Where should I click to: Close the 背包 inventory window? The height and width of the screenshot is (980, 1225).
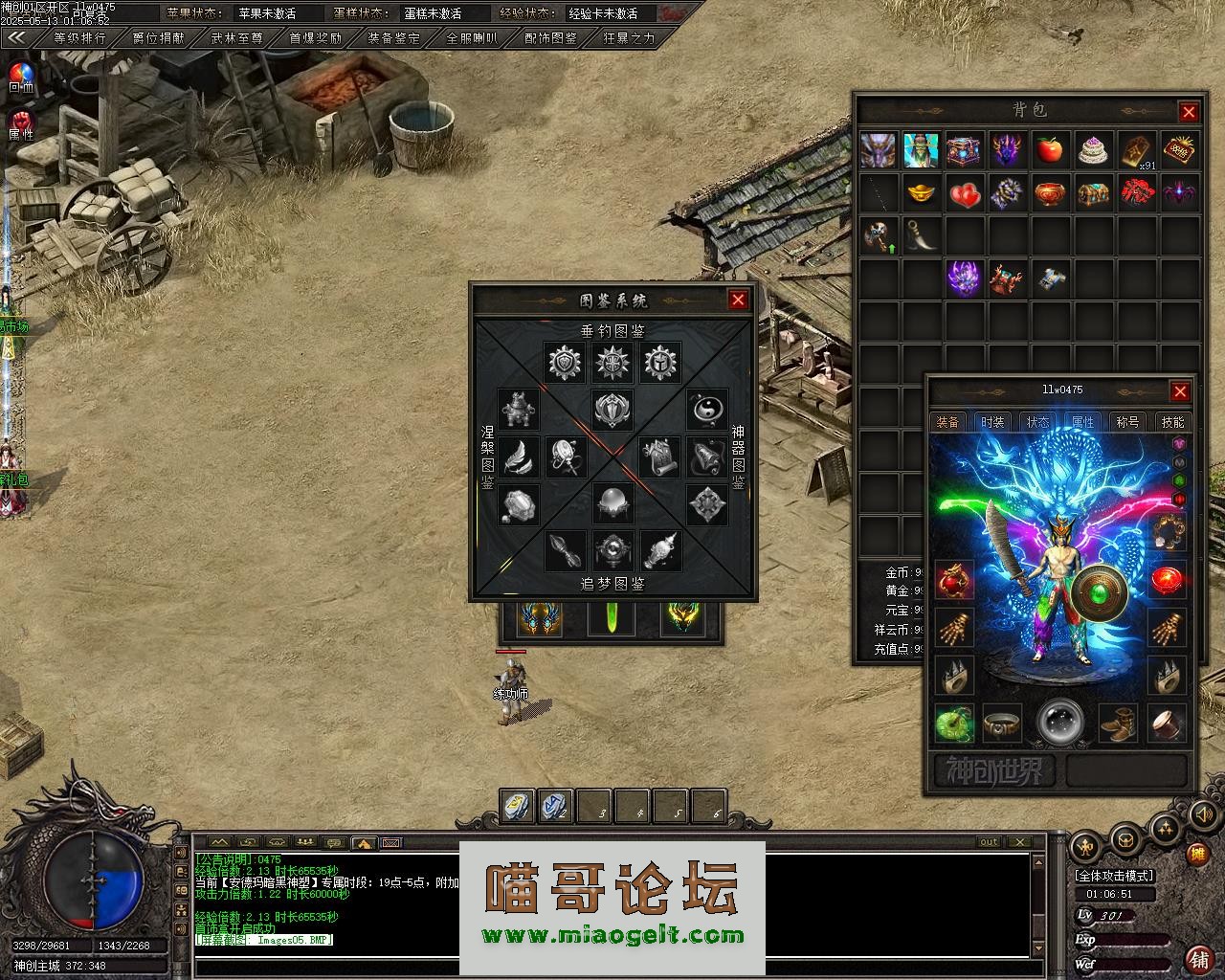(x=1189, y=112)
